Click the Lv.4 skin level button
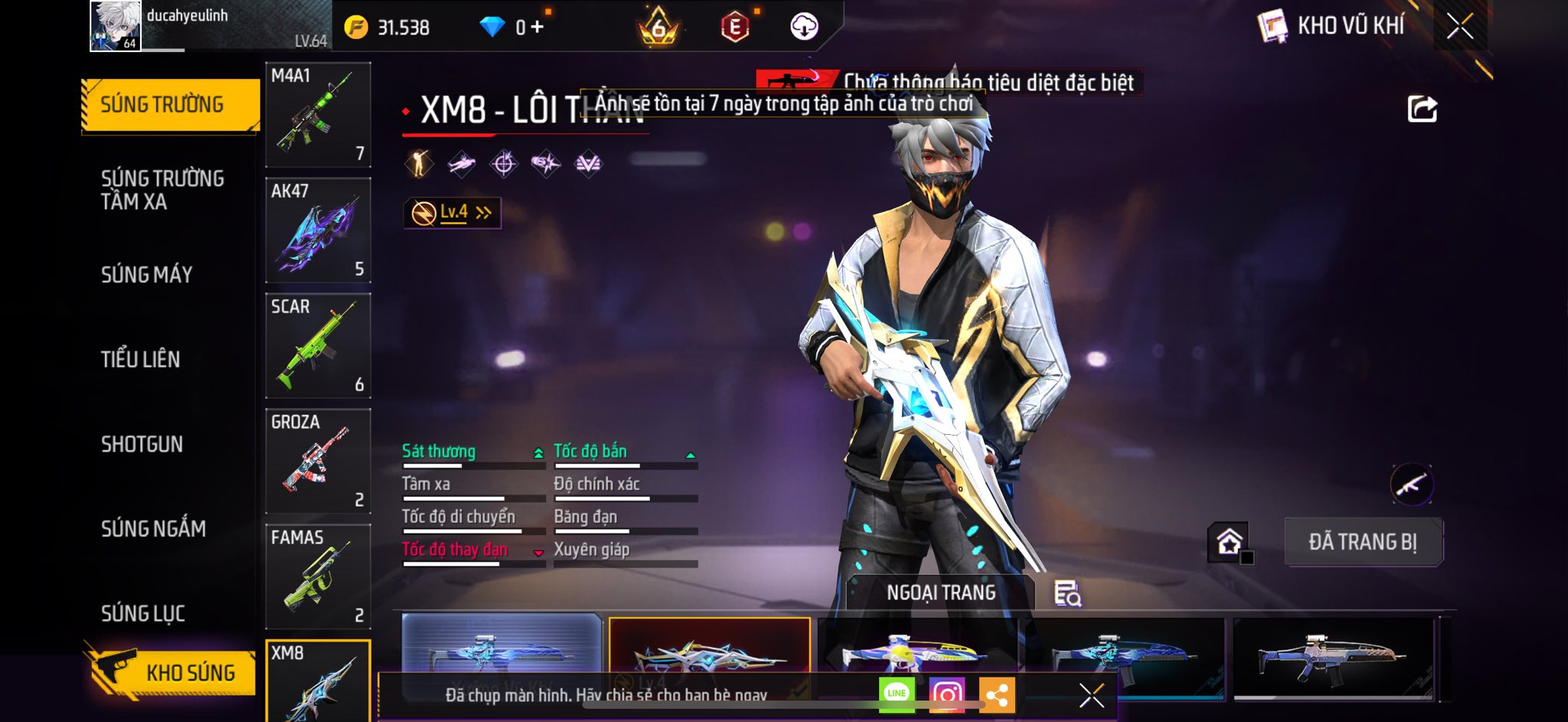The image size is (1568, 722). 452,213
